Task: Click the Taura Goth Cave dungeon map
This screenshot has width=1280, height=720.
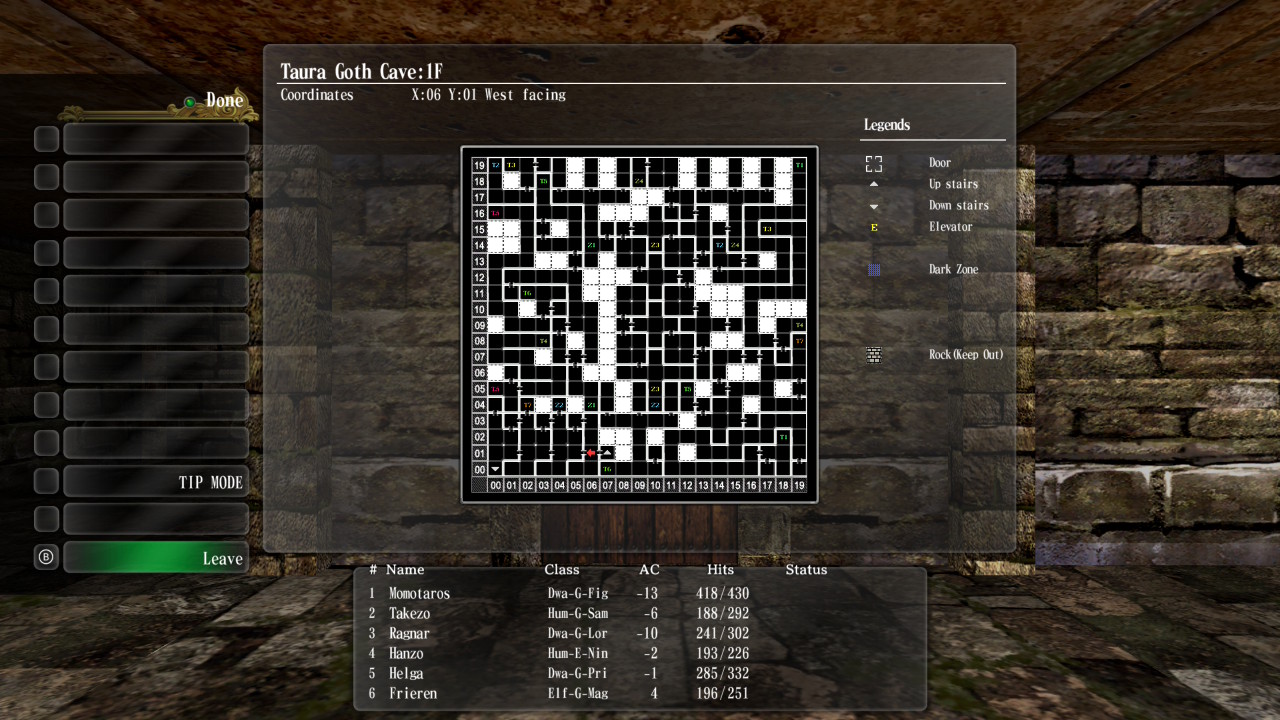Action: point(639,324)
